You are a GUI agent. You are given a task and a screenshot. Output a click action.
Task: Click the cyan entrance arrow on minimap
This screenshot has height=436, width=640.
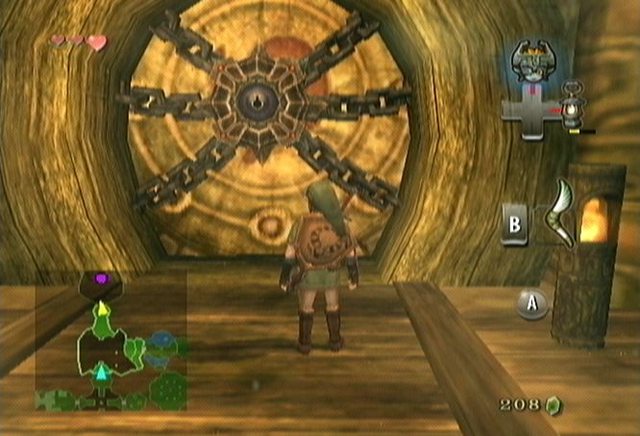[x=100, y=373]
